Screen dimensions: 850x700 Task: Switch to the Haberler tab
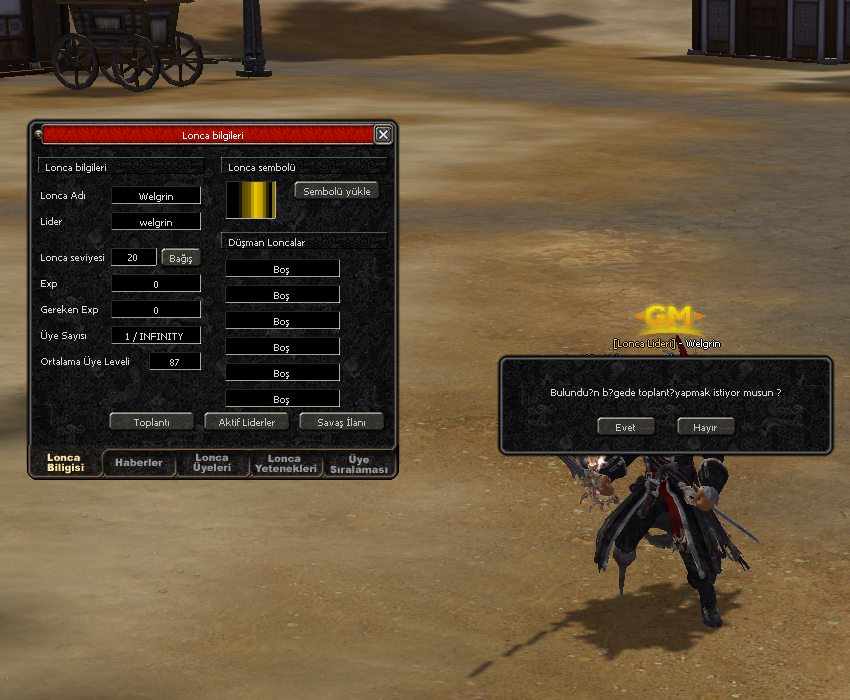139,463
